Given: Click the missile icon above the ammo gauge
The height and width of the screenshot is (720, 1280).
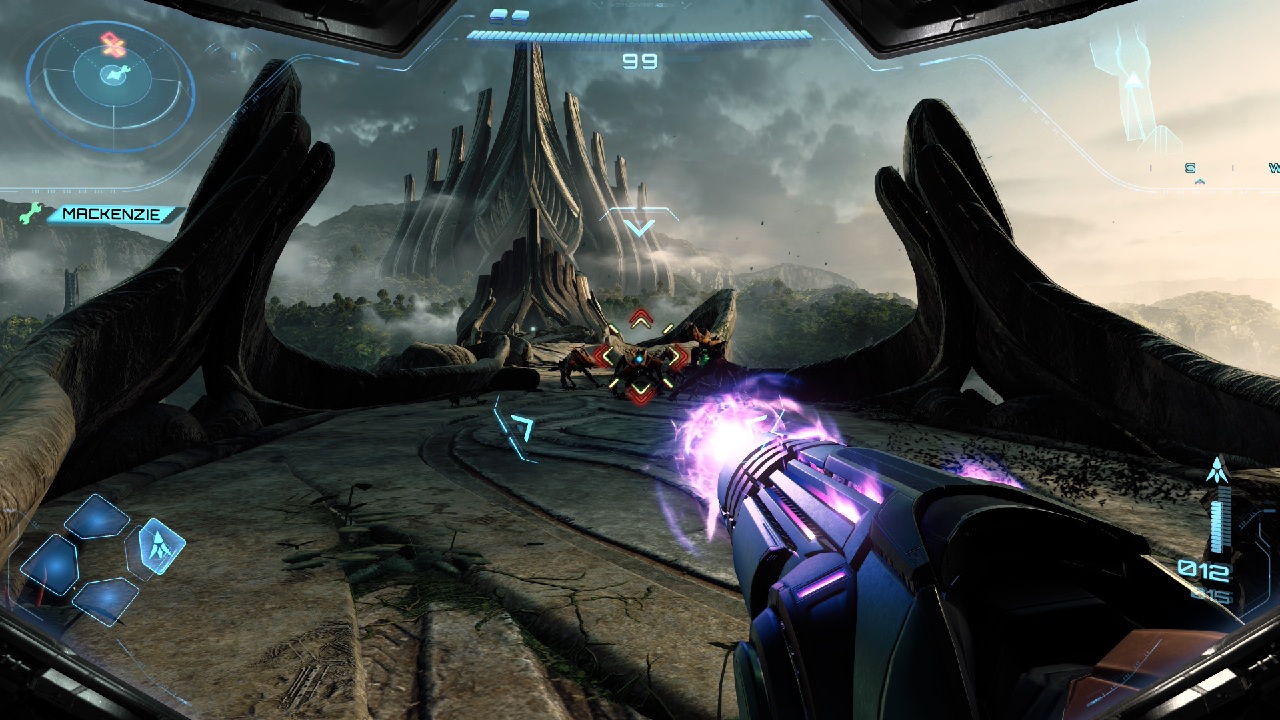Looking at the screenshot, I should coord(1217,470).
